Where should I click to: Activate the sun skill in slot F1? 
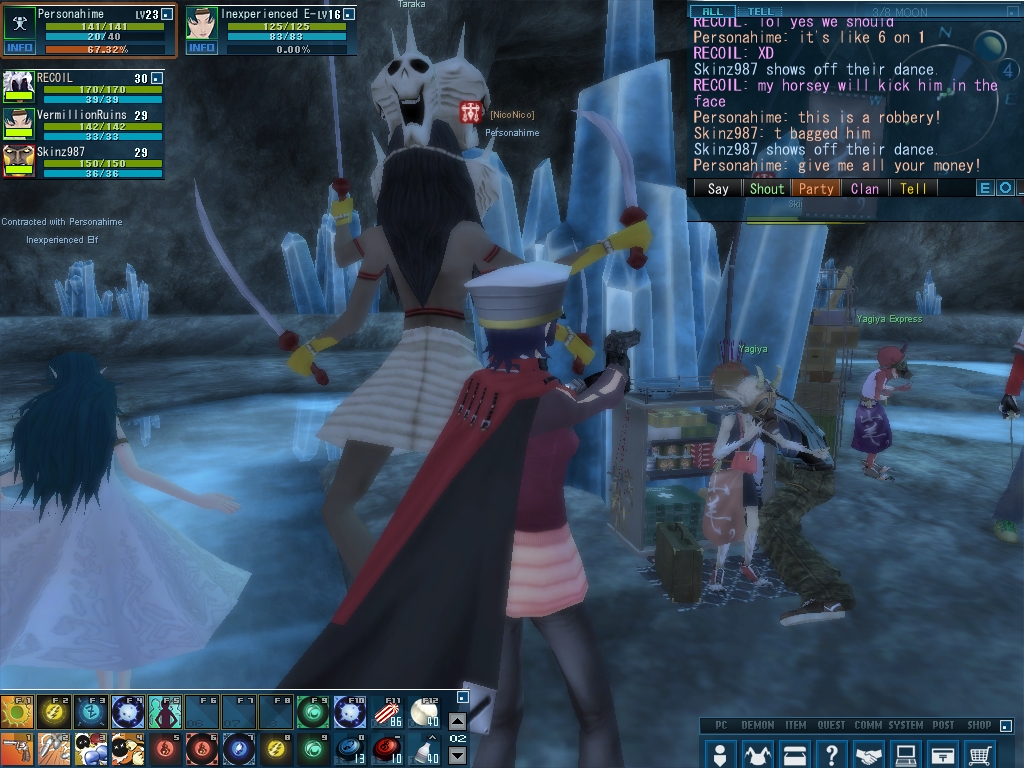(17, 712)
